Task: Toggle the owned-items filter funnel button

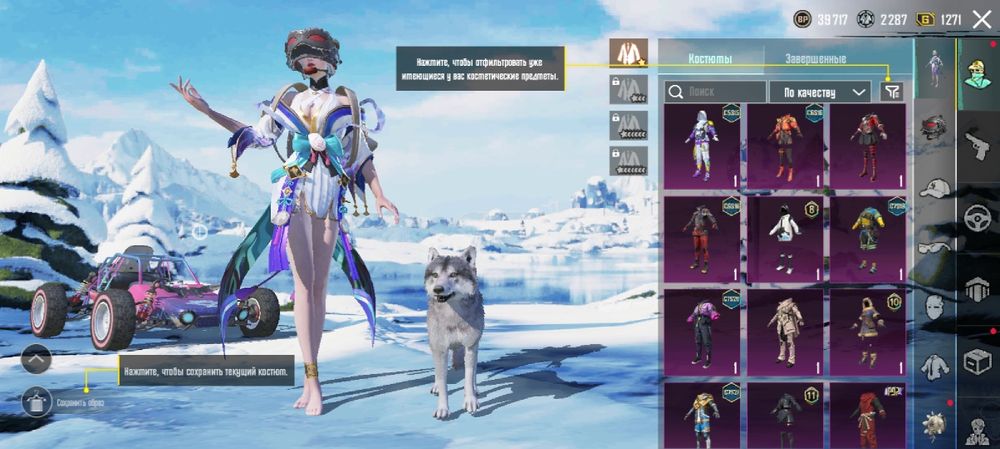Action: 890,92
